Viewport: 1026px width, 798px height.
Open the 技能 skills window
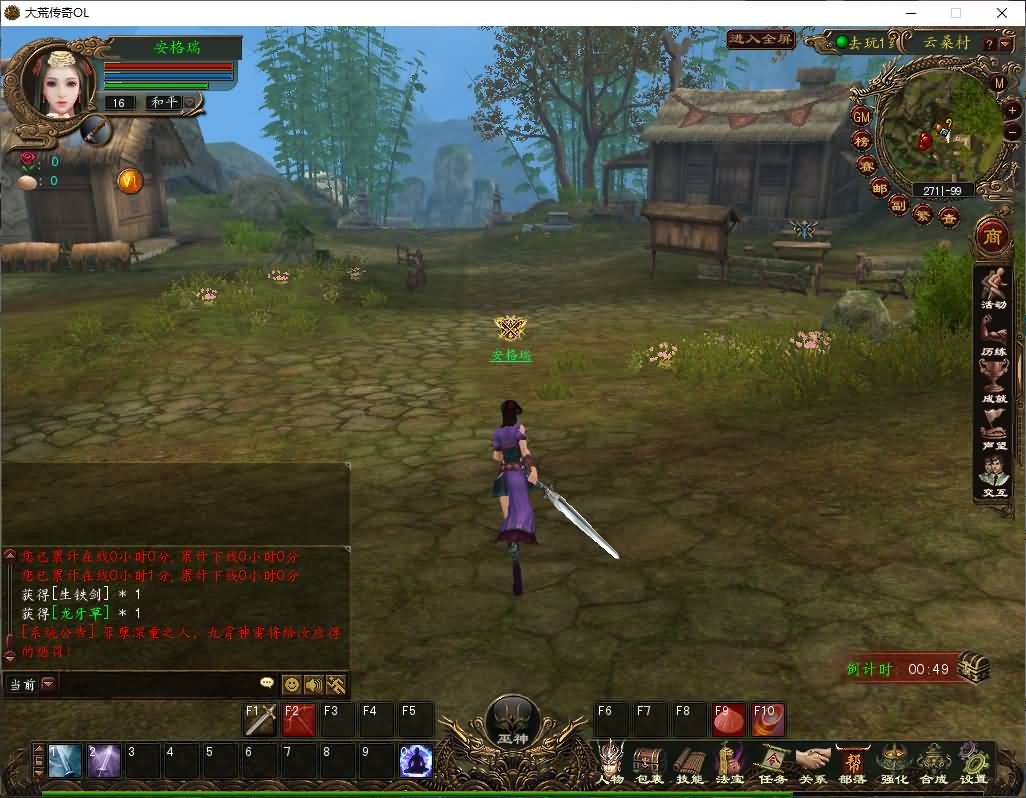tap(689, 762)
